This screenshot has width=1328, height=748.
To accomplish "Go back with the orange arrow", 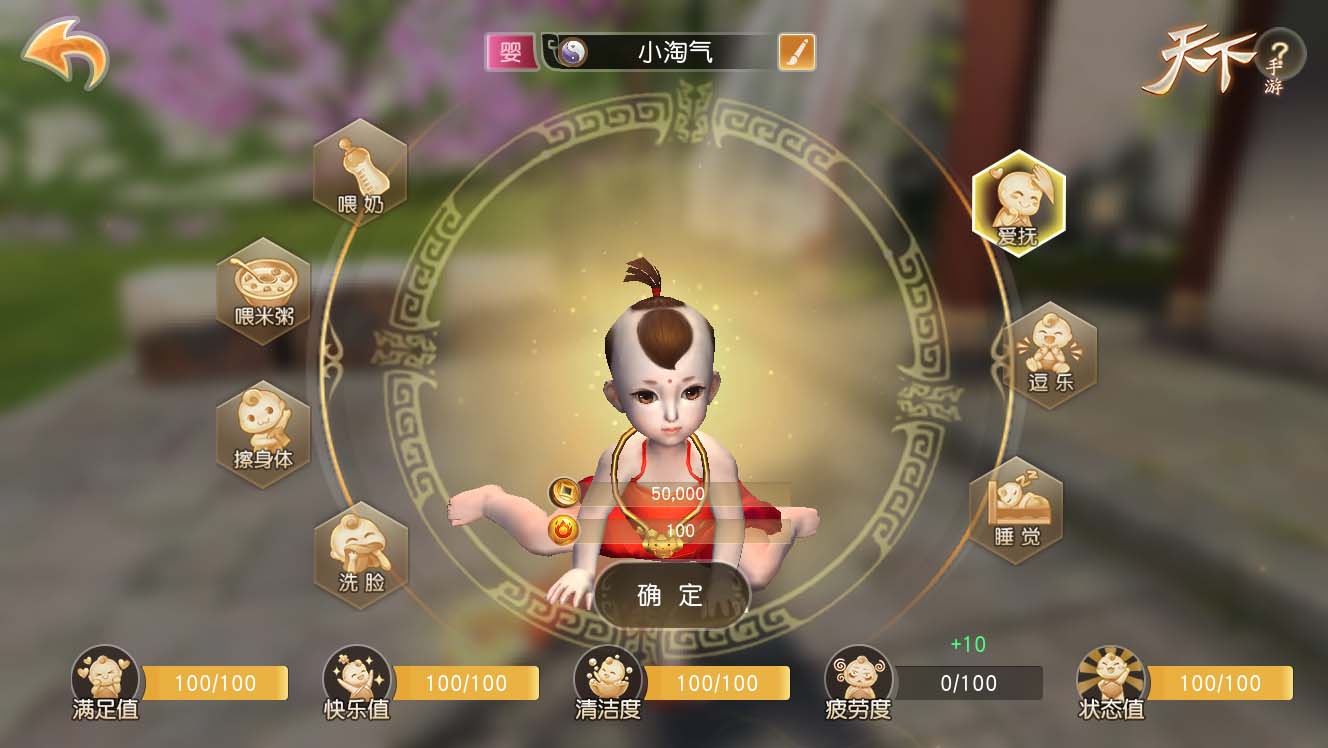I will coord(65,52).
